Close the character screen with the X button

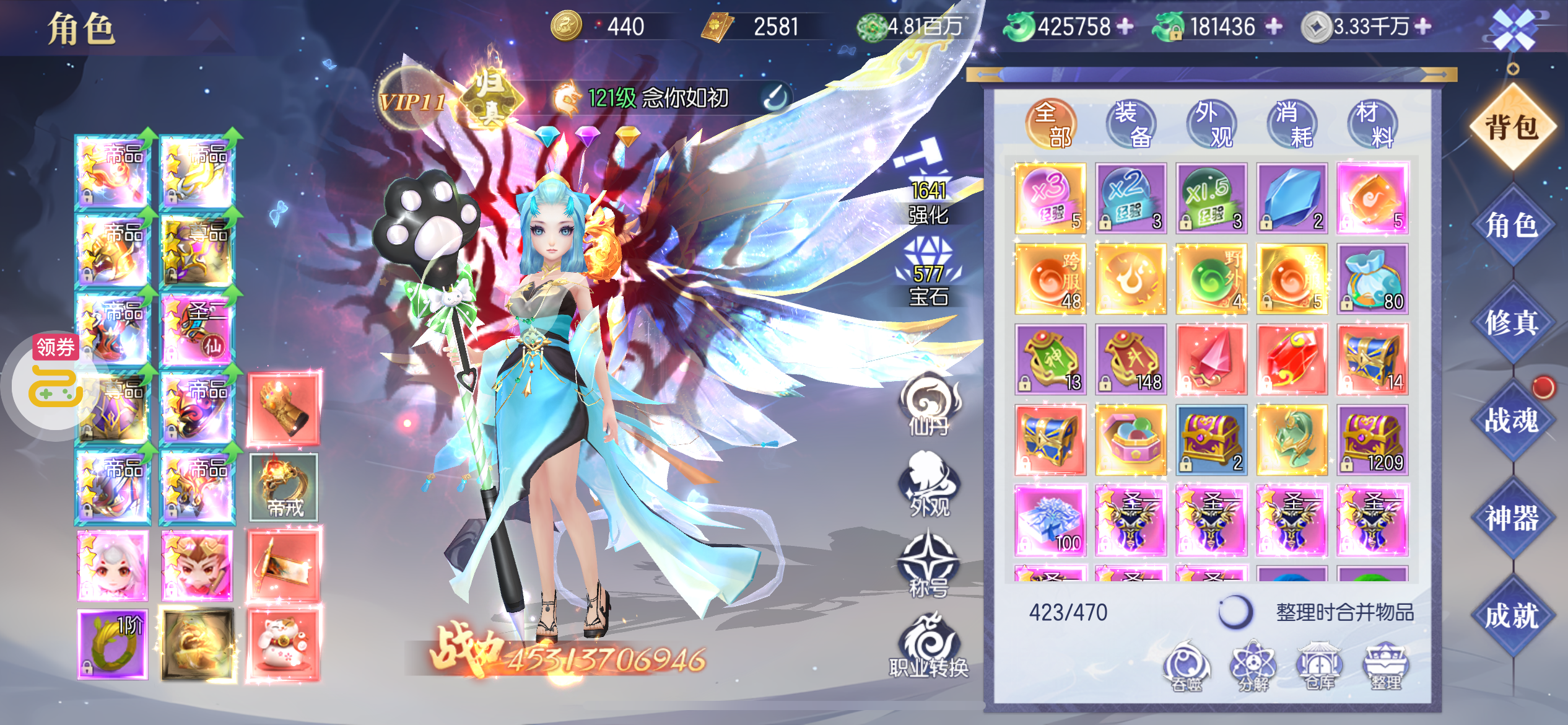1514,29
